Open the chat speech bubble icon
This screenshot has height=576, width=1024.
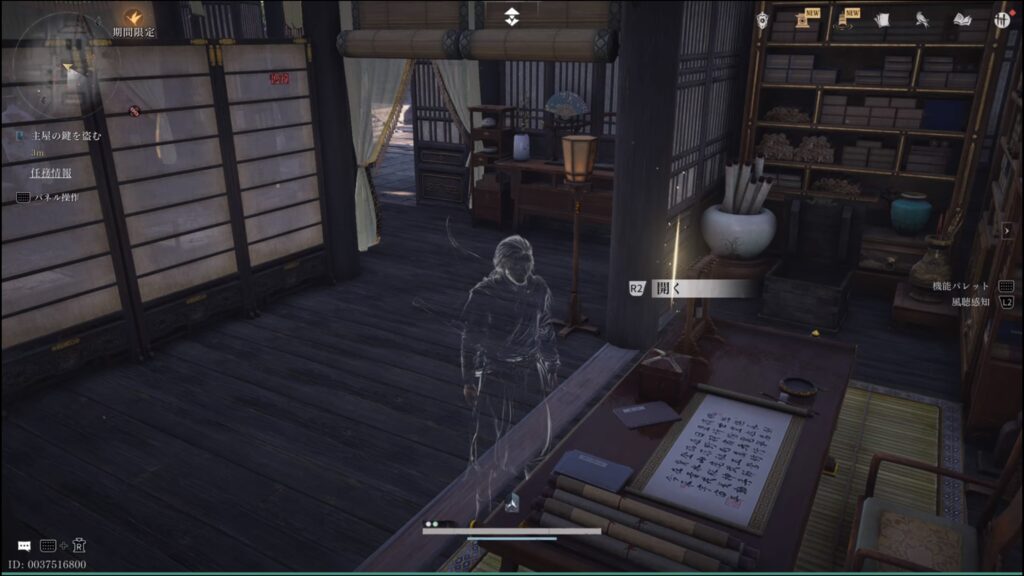tap(23, 546)
